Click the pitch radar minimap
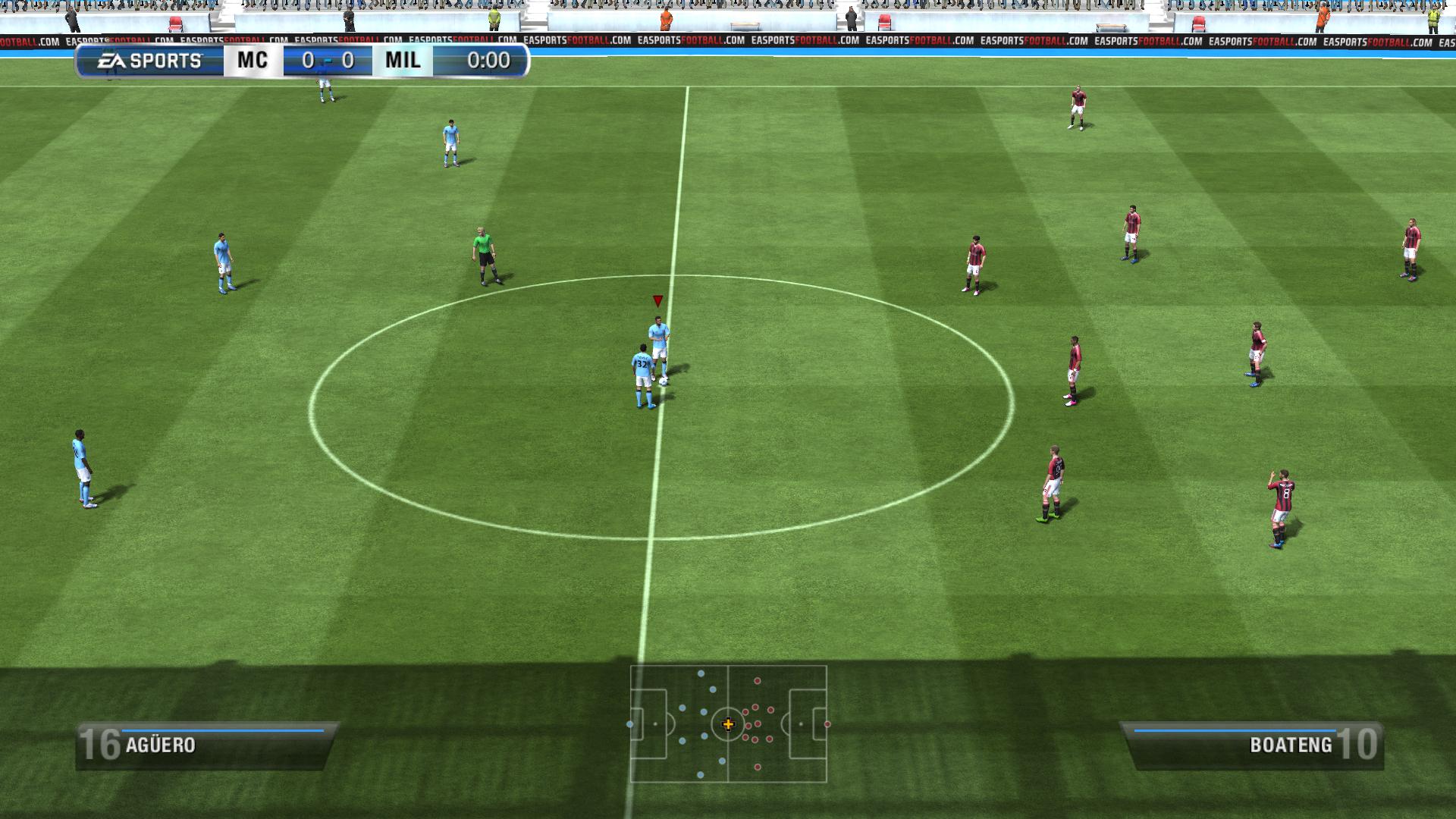The image size is (1456, 819). tap(728, 723)
